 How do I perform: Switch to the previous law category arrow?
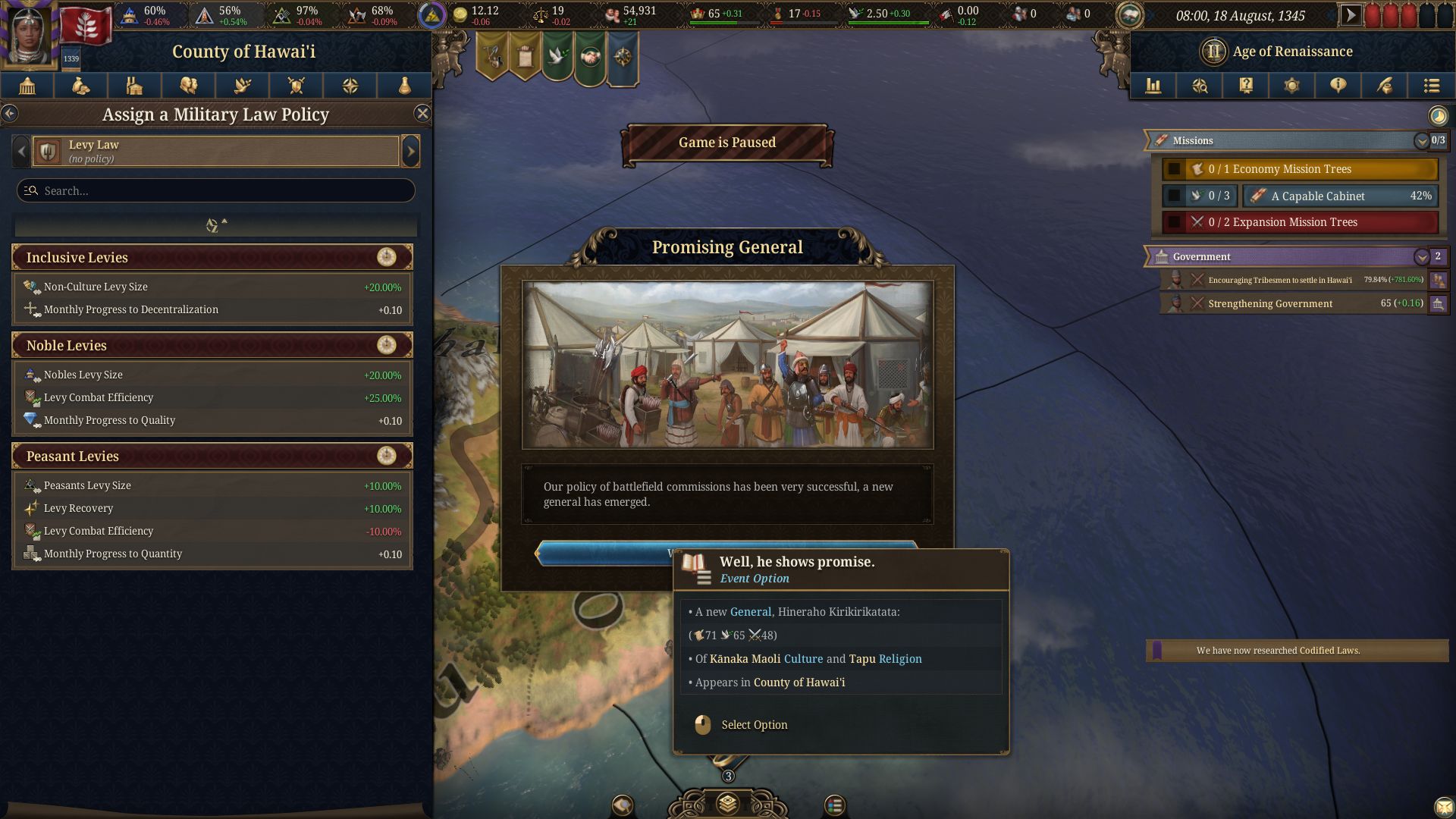(x=21, y=151)
